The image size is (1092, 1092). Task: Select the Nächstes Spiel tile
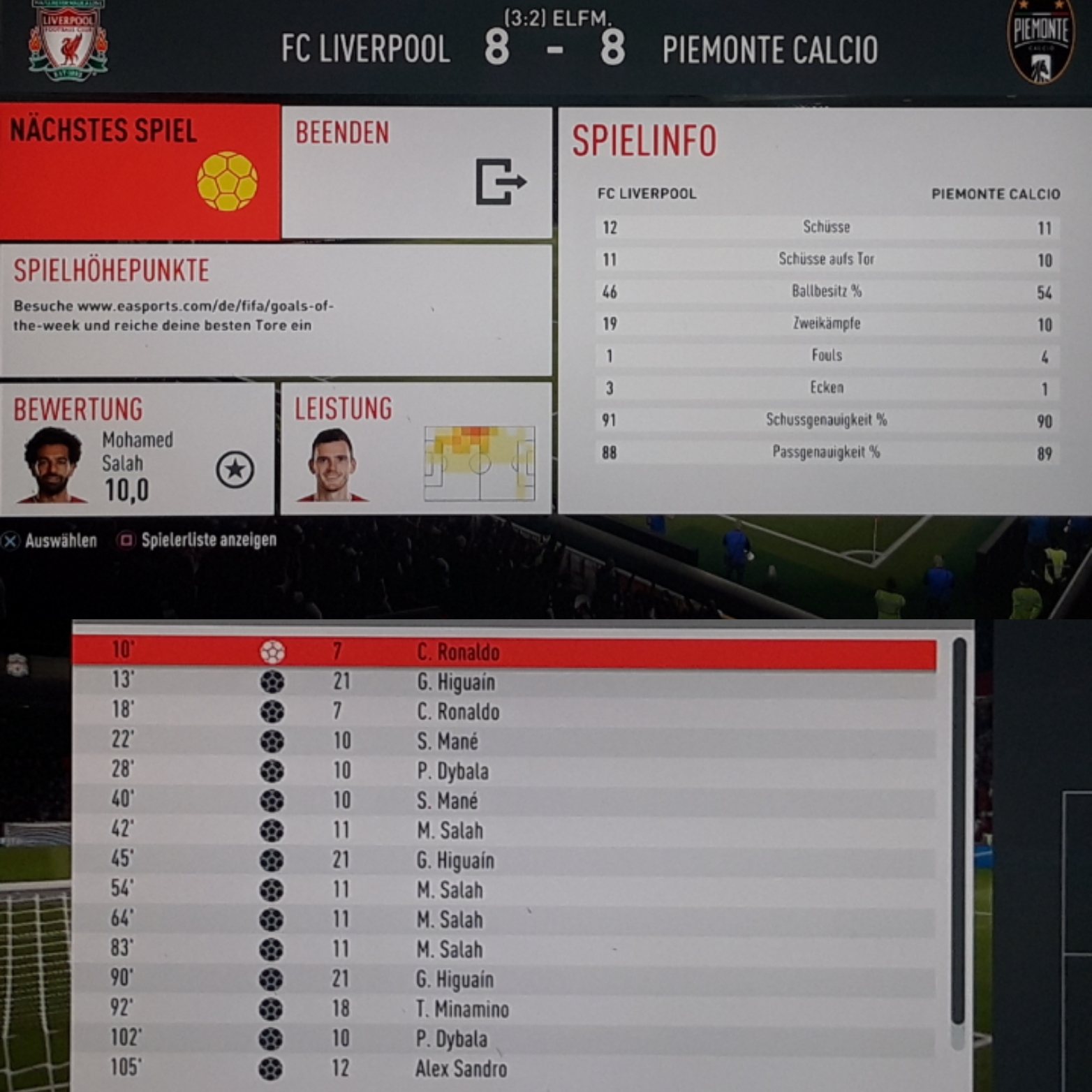coord(140,171)
